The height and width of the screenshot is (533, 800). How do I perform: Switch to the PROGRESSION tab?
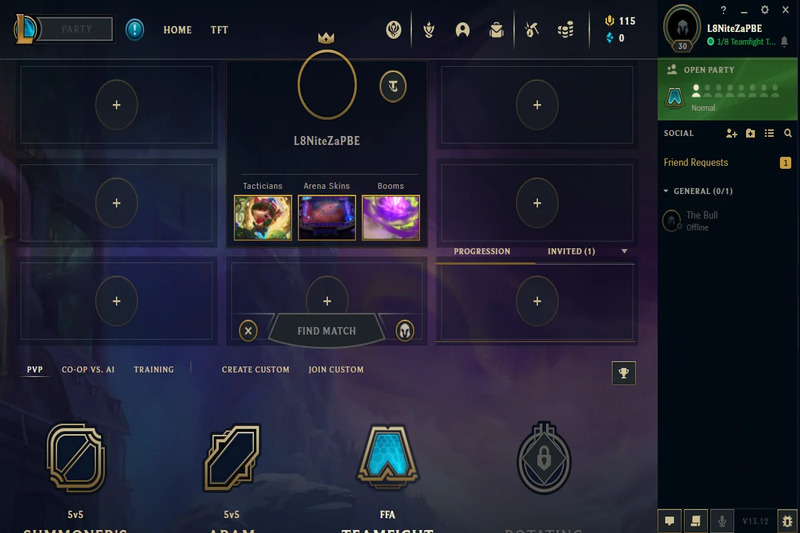coord(482,251)
